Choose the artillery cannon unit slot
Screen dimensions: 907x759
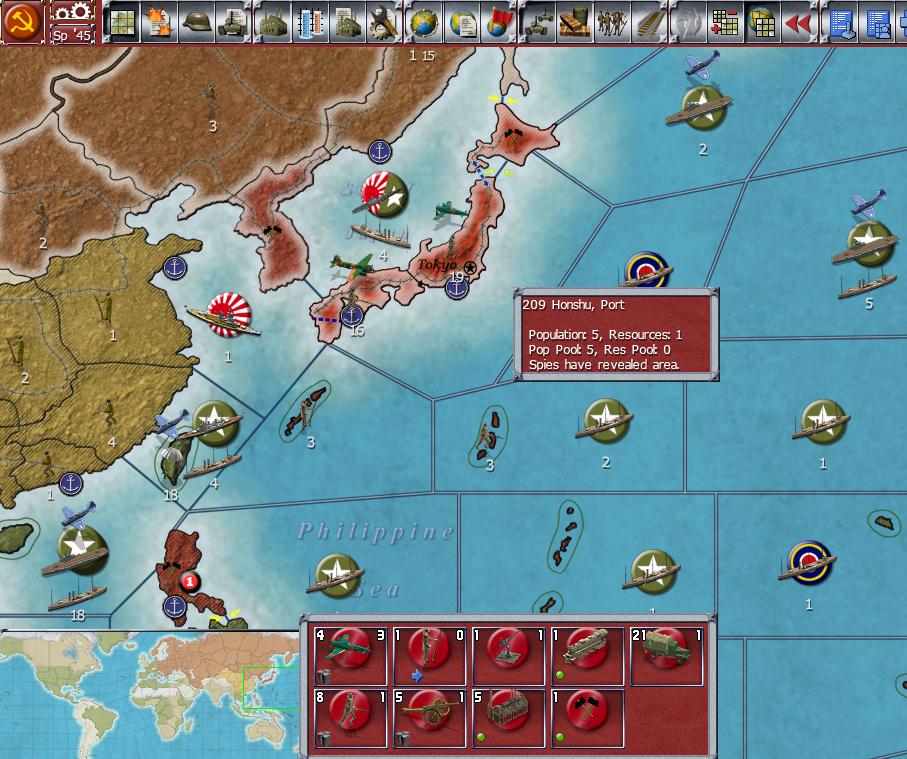tap(430, 717)
